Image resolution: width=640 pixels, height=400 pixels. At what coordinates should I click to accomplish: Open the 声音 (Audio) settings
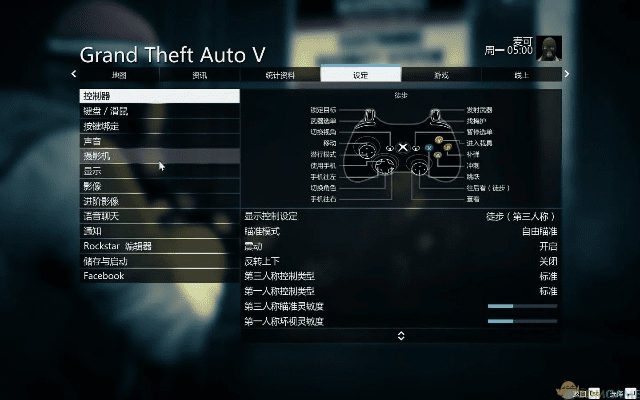pos(160,141)
